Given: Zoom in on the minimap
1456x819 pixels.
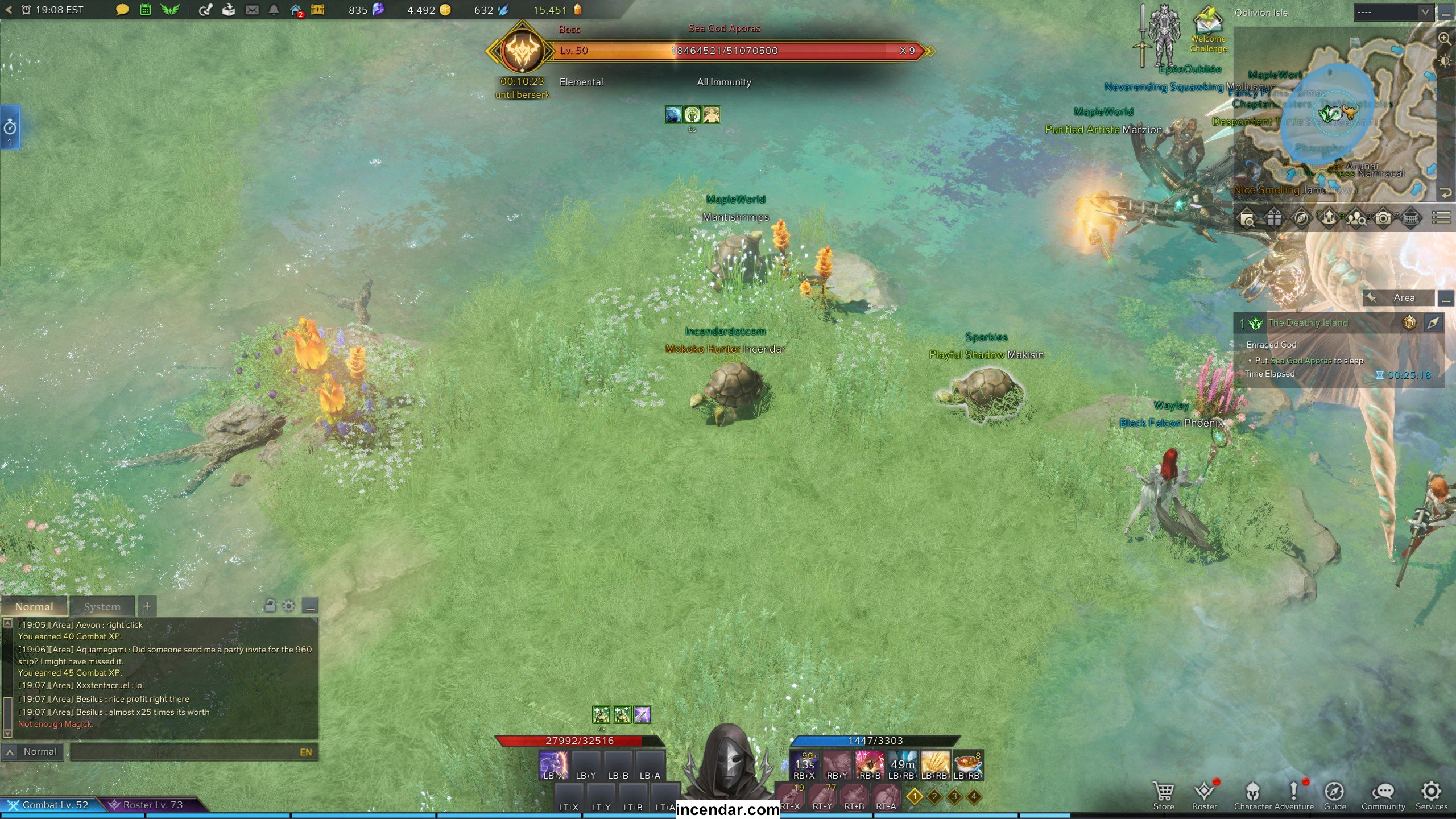Looking at the screenshot, I should [1444, 39].
